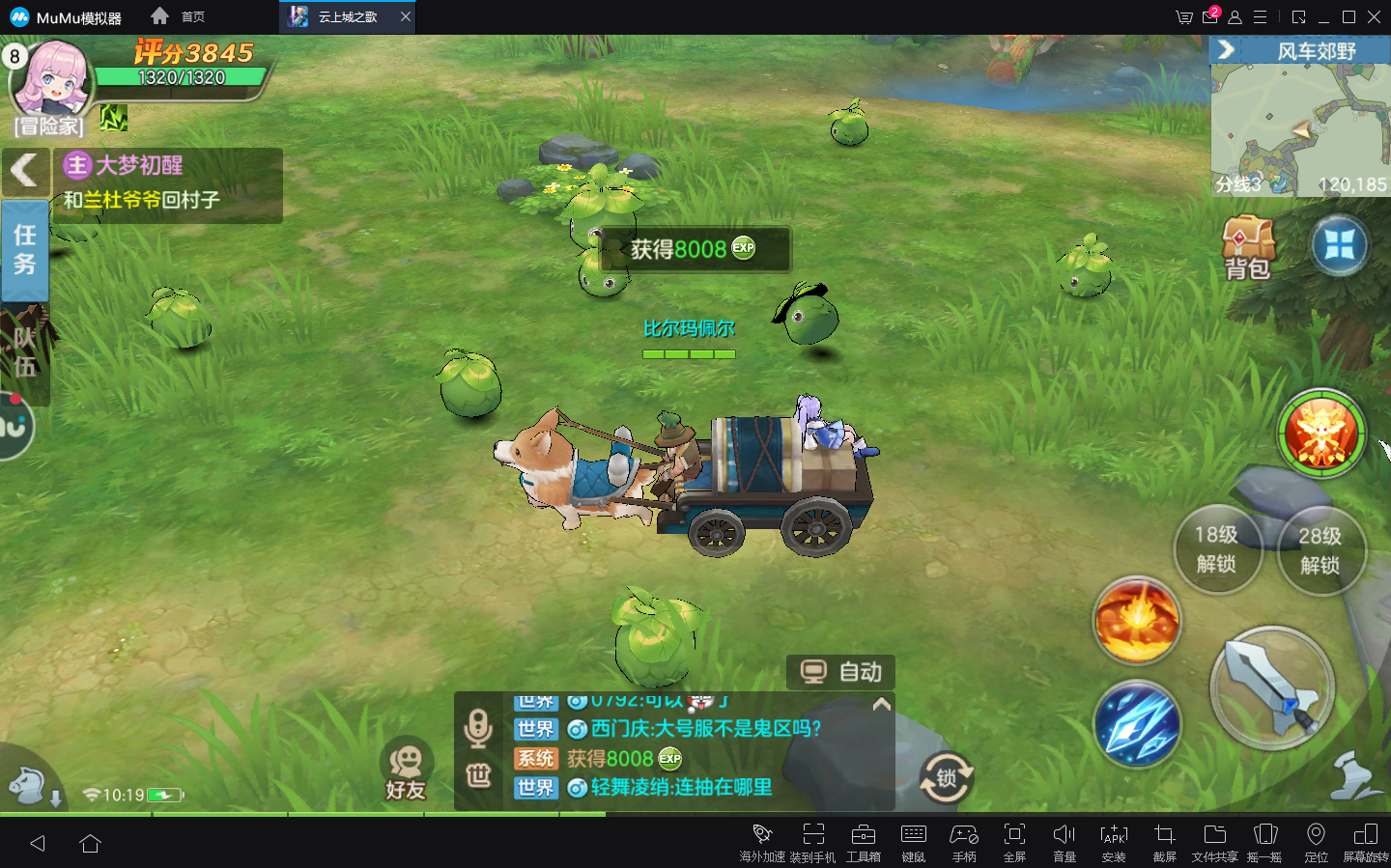1391x868 pixels.
Task: Switch to the 队伍 team tab
Action: point(25,352)
